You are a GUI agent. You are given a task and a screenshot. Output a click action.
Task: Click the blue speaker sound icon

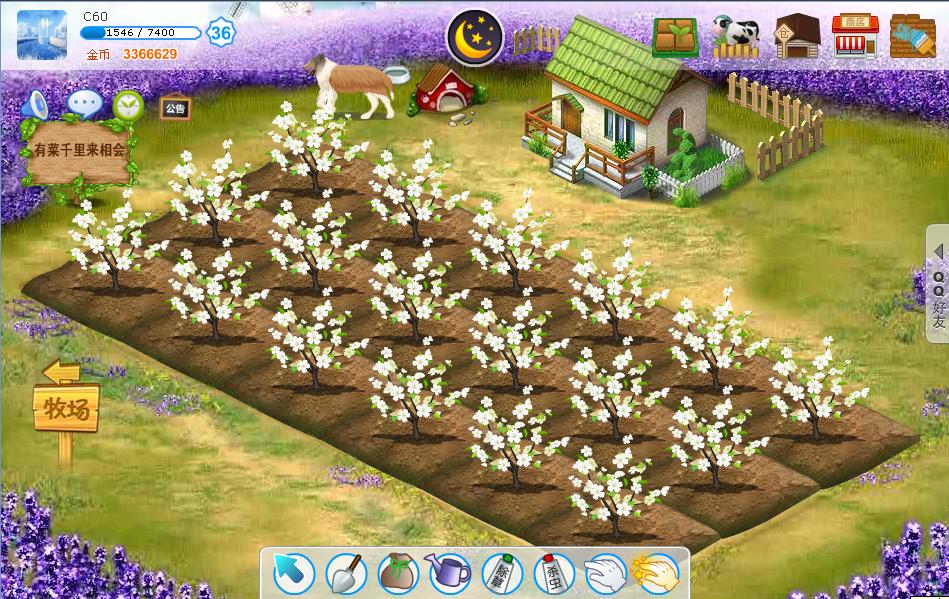click(37, 104)
